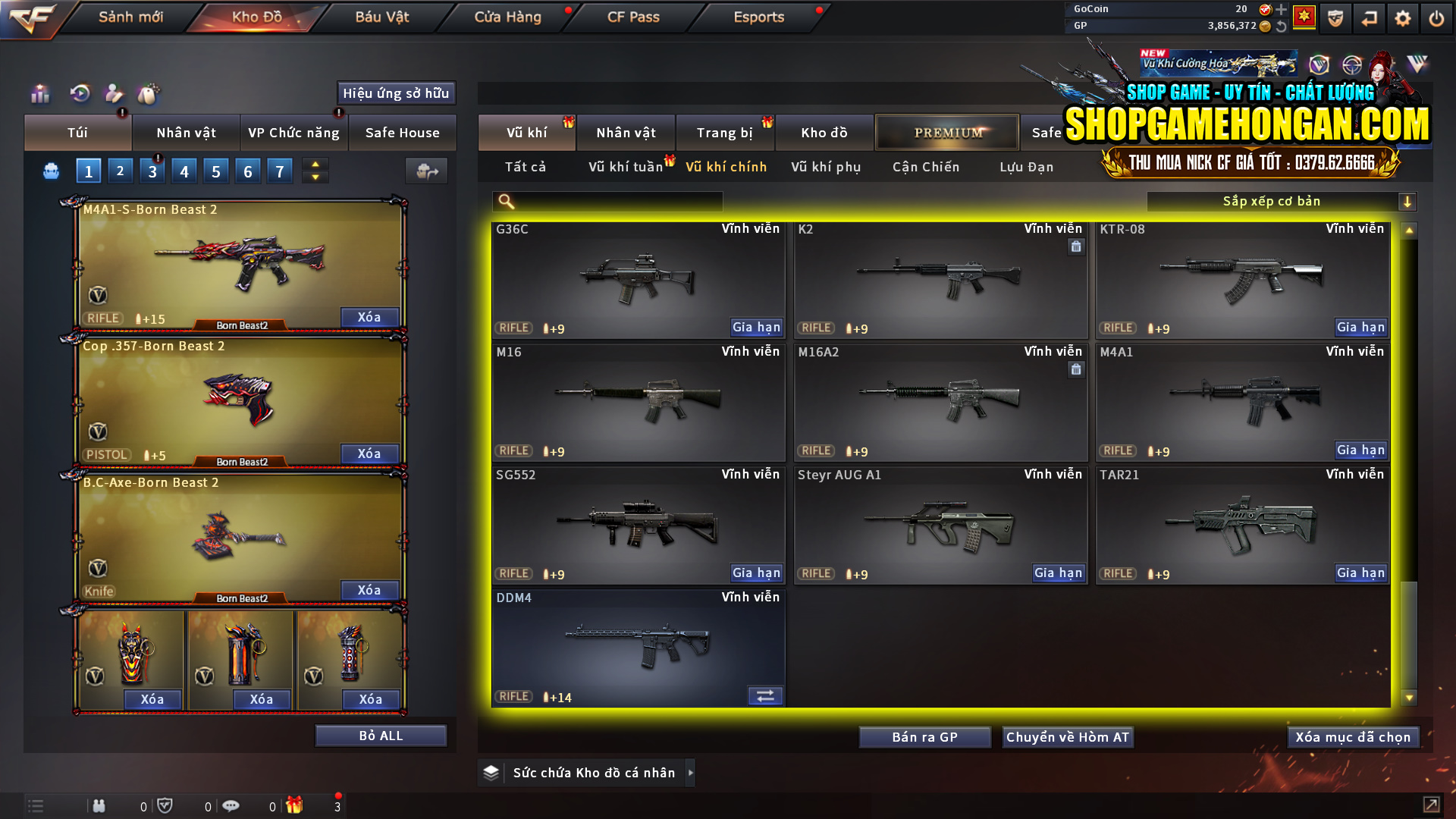Screen dimensions: 1456x819
Task: Open the PREMIUM tab
Action: (947, 132)
